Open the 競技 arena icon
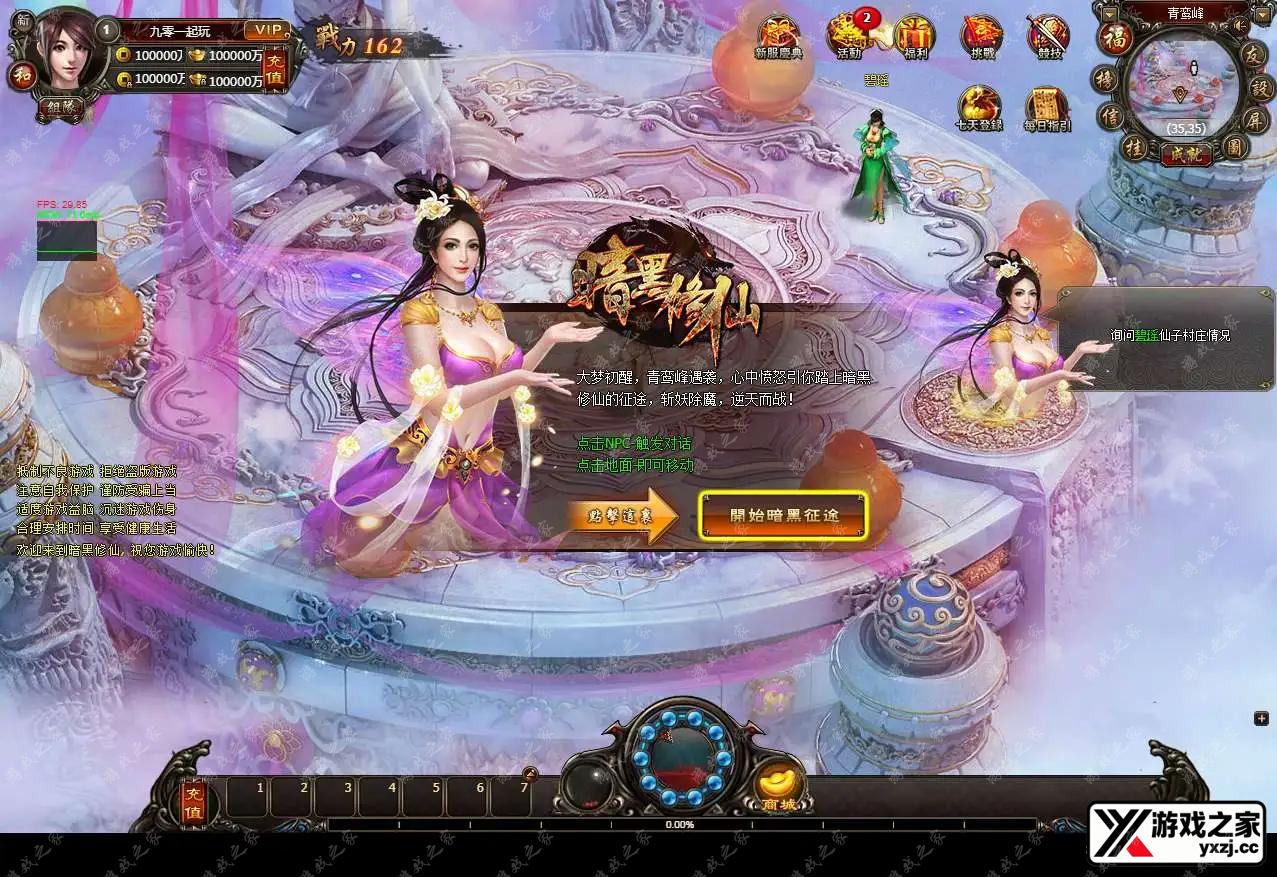 [1048, 37]
